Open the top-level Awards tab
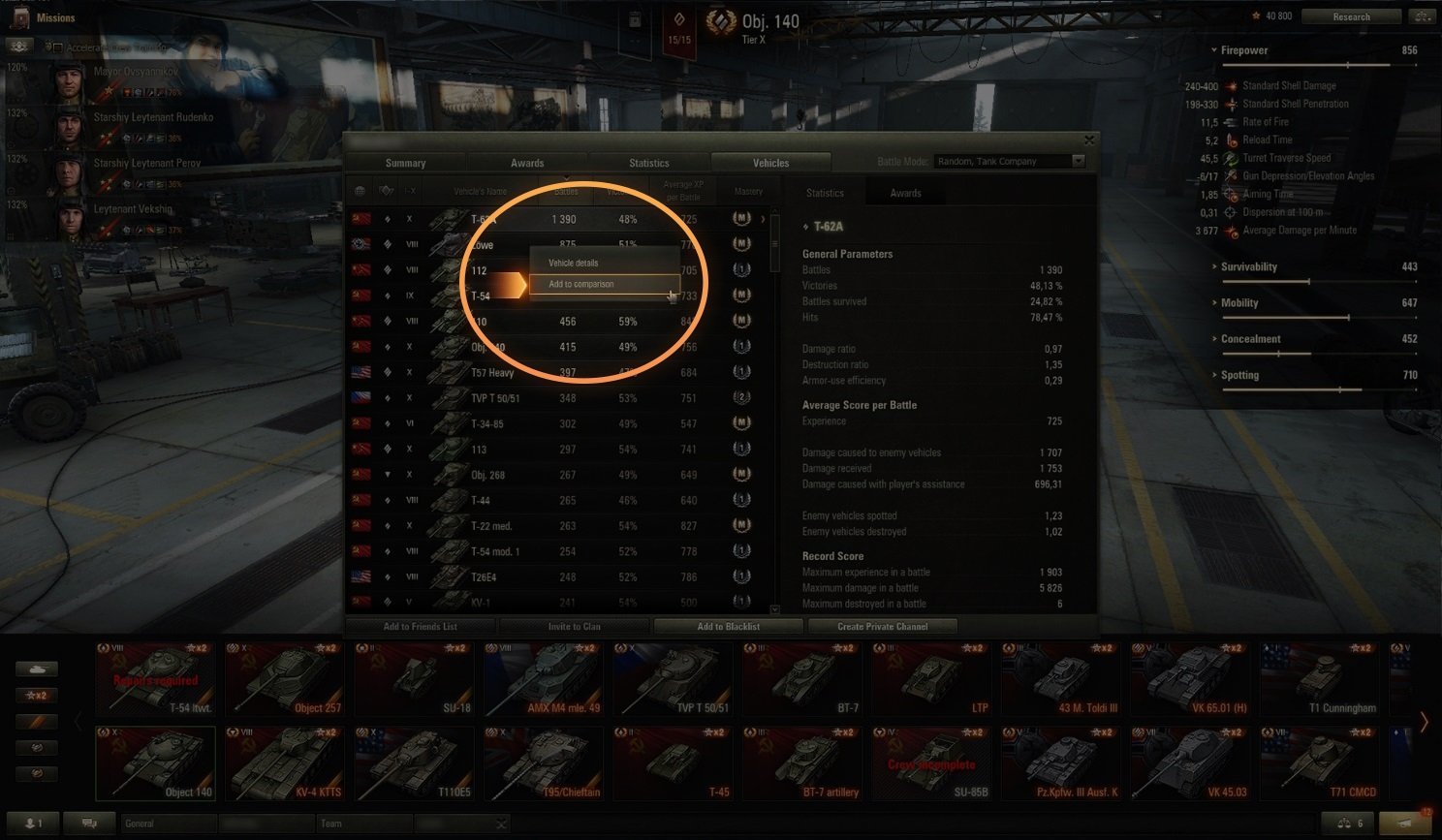This screenshot has height=840, width=1442. click(527, 163)
